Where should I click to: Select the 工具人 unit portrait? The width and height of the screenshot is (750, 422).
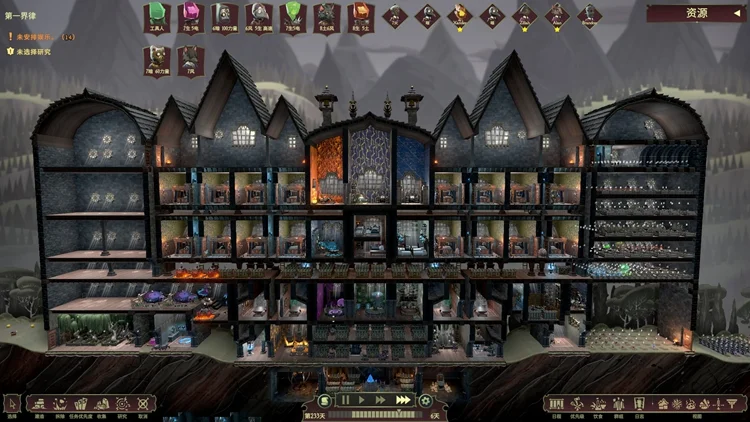tap(155, 17)
